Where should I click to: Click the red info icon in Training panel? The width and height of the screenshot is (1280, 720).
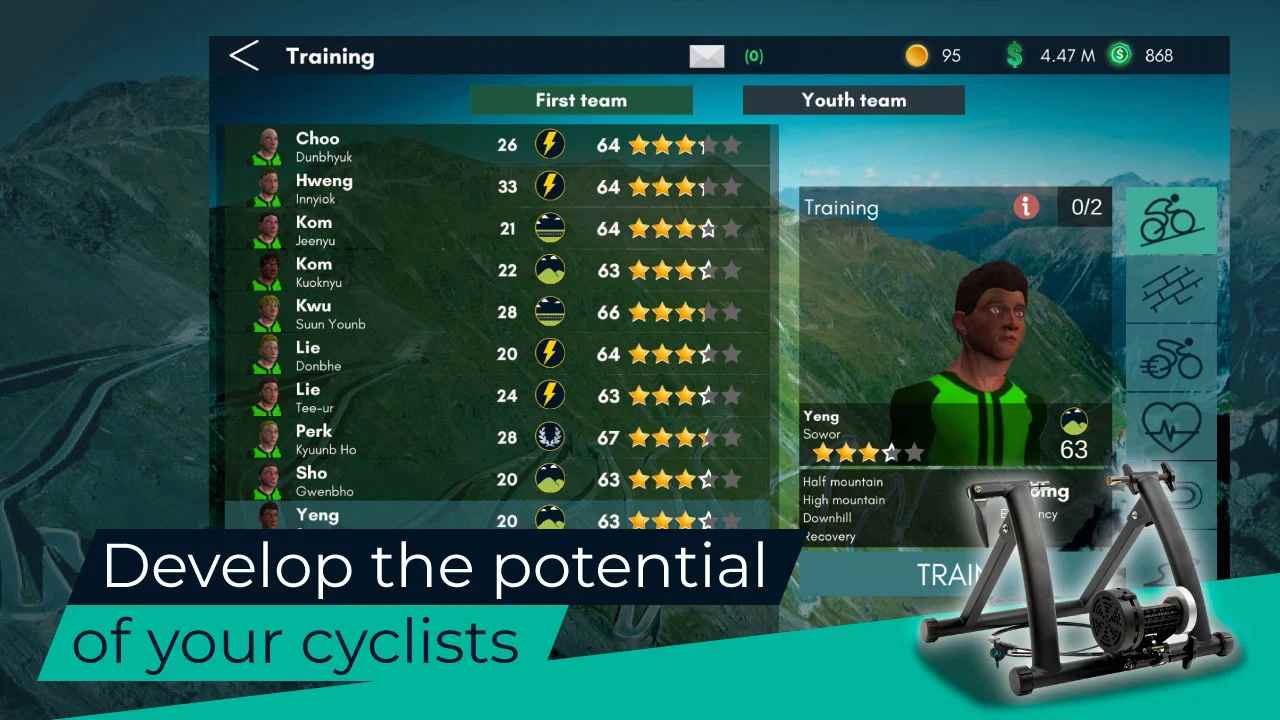click(x=1025, y=207)
